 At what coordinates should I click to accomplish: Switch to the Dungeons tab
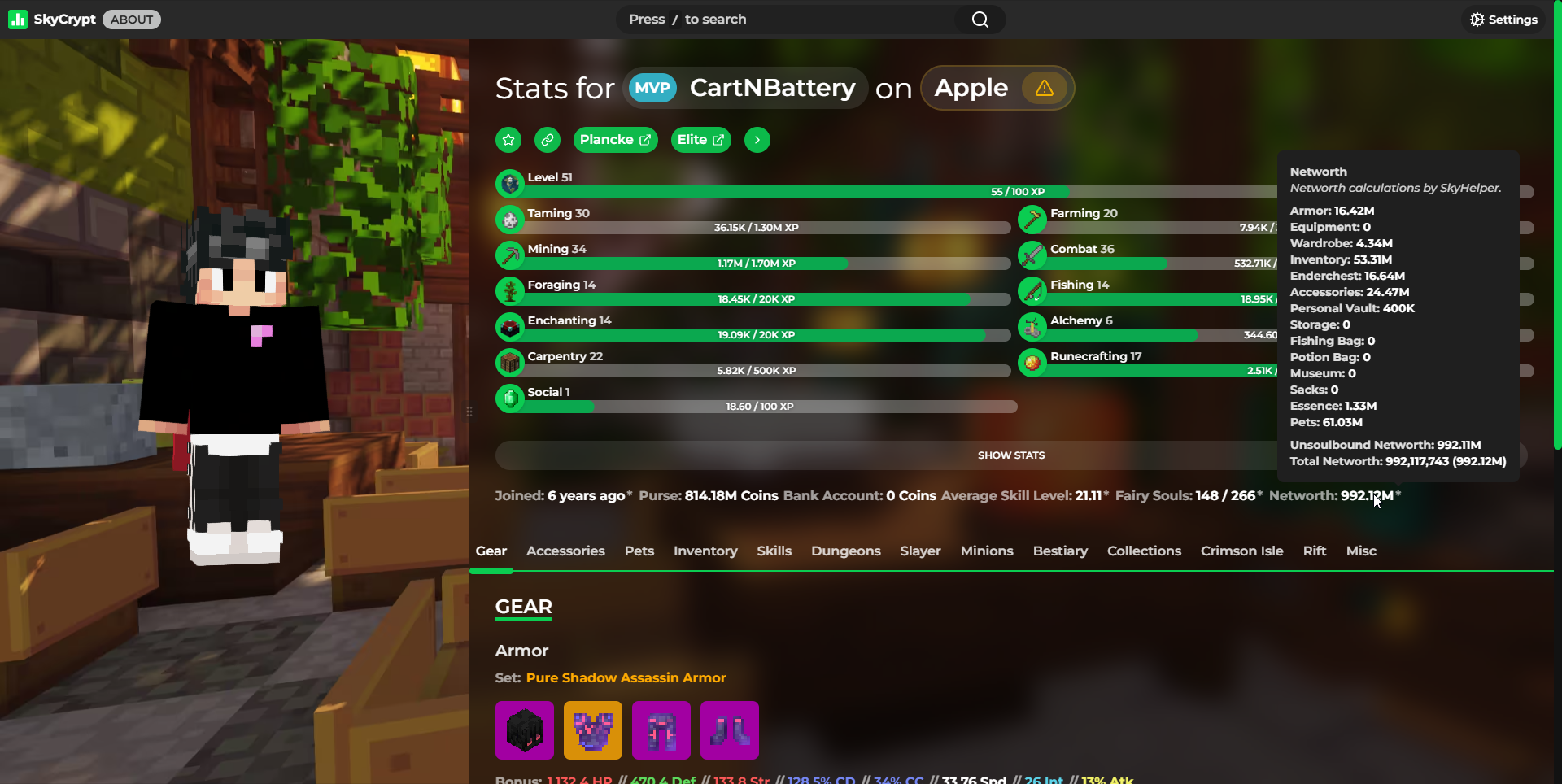click(846, 551)
